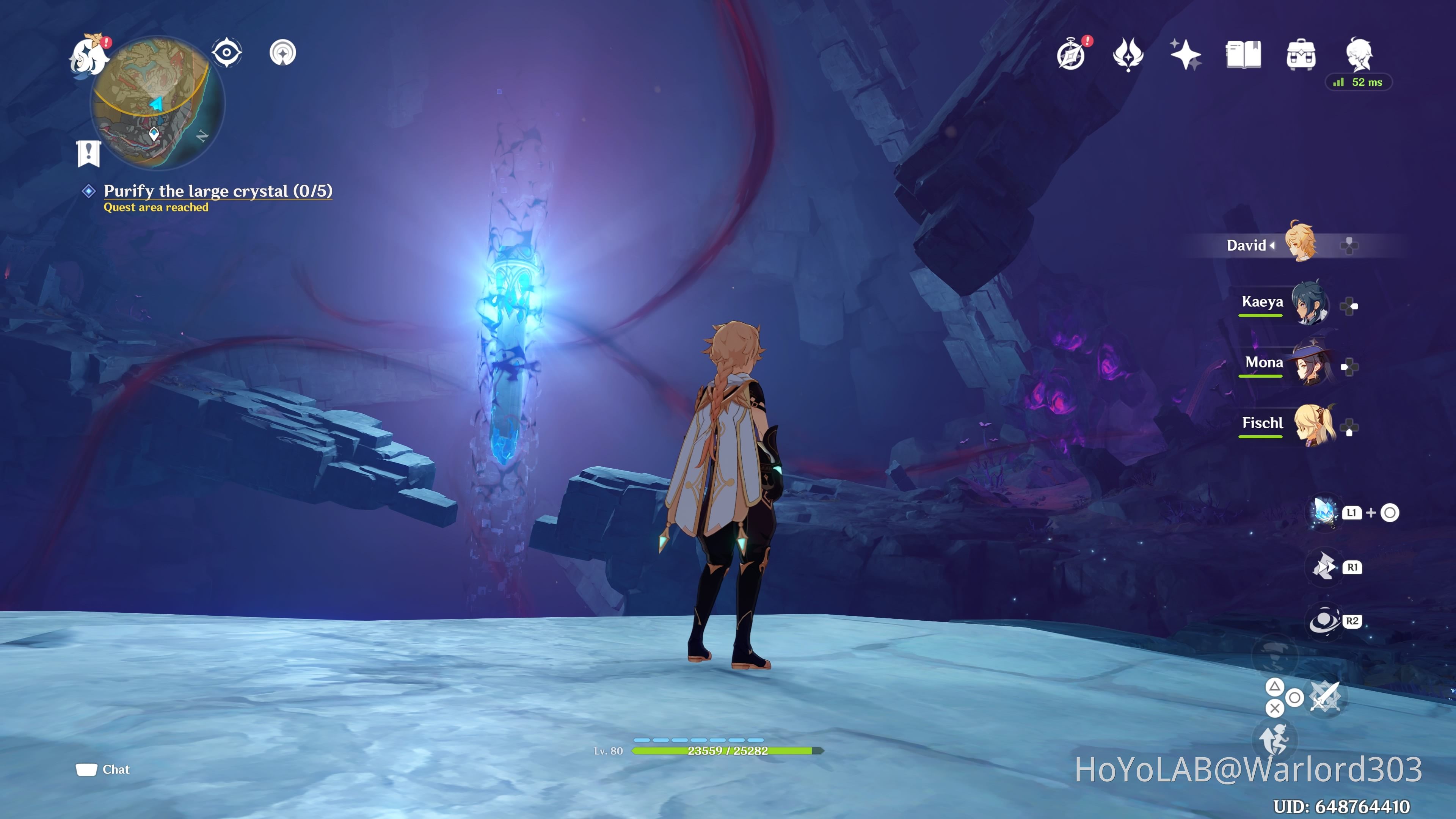Open the Wish star icon
The image size is (1456, 819).
point(1185,55)
